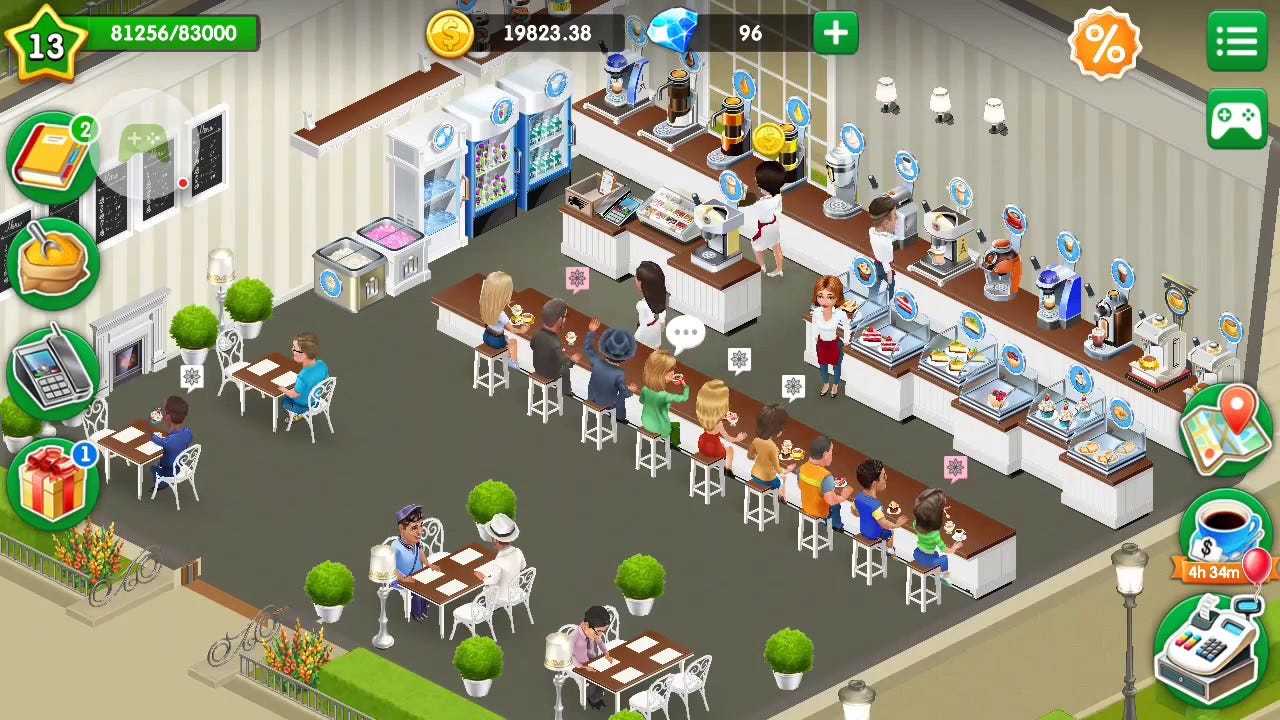This screenshot has height=720, width=1280.
Task: Click the gold coin currency icon
Action: (x=451, y=33)
